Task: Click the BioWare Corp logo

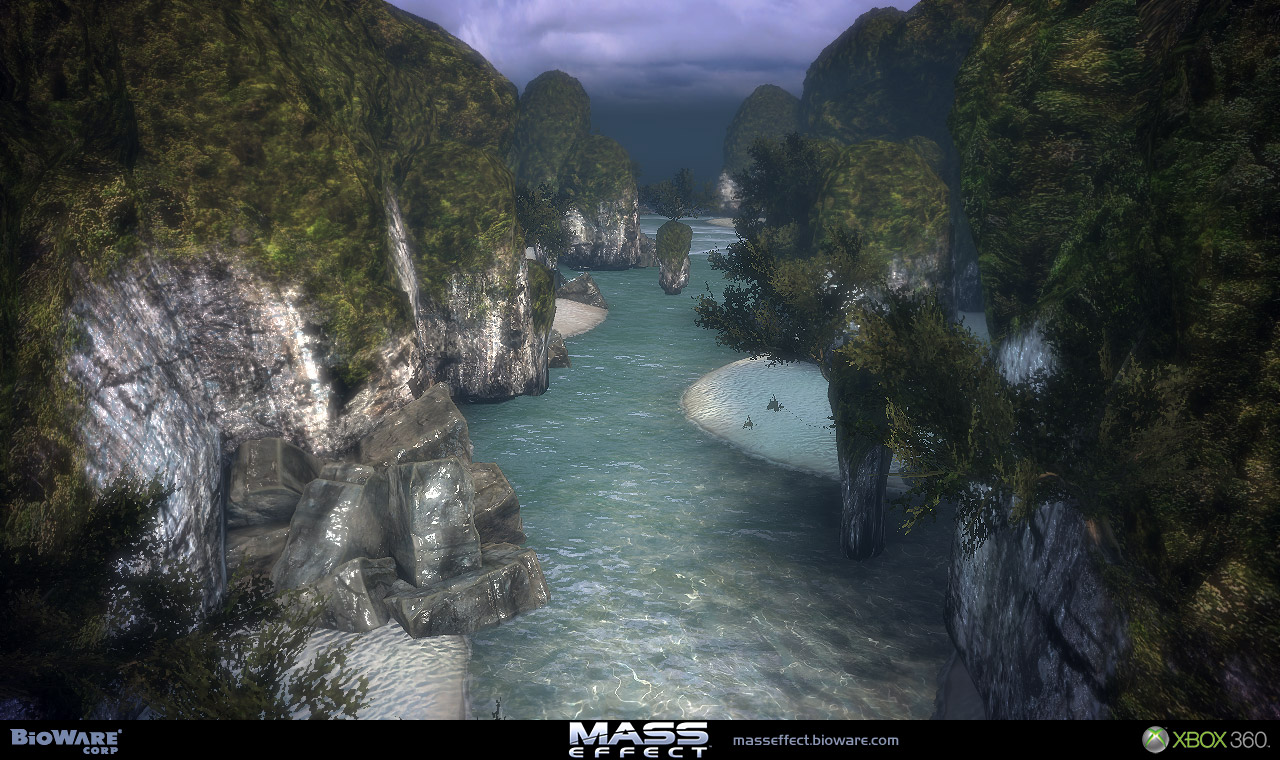Action: [x=66, y=740]
